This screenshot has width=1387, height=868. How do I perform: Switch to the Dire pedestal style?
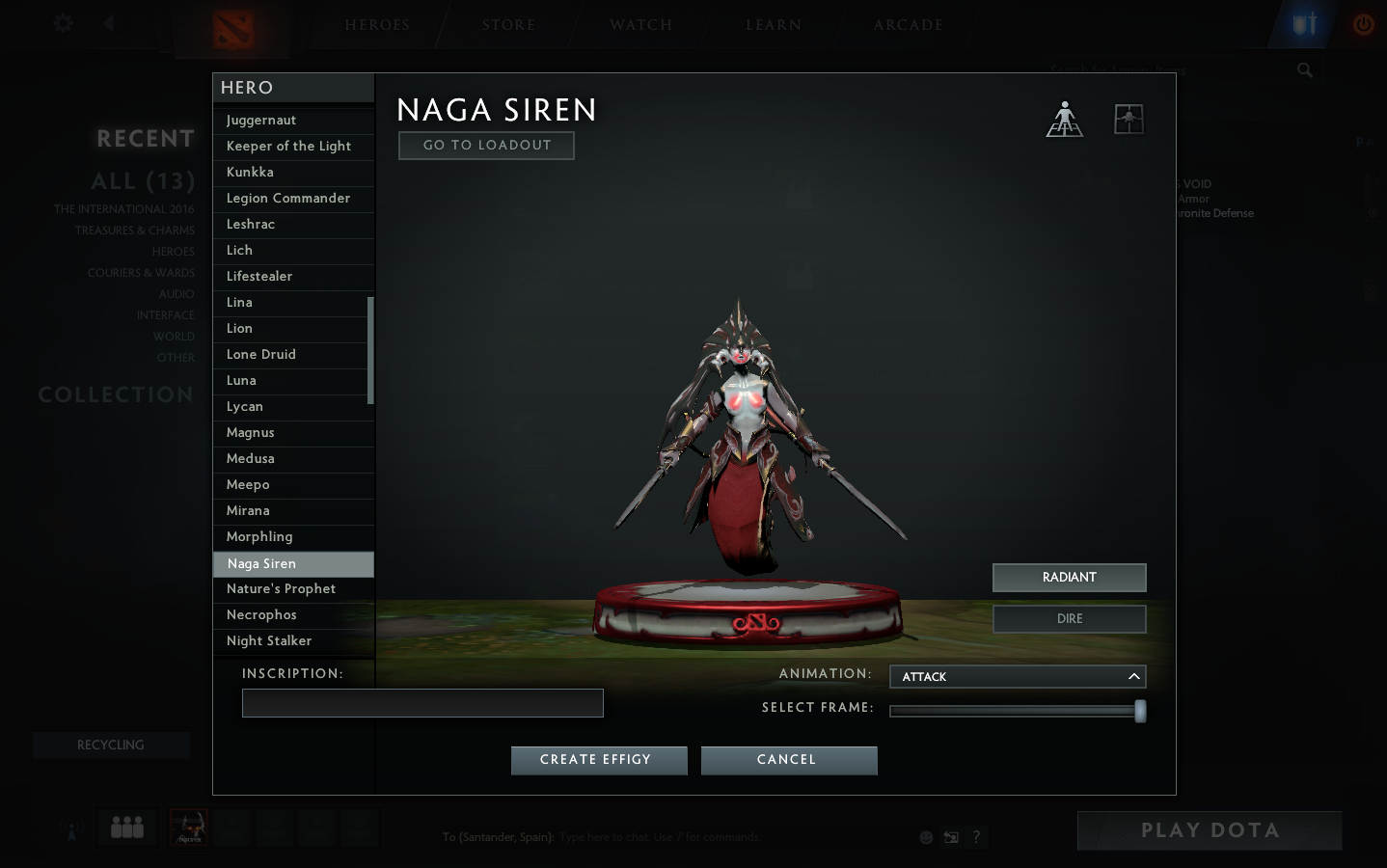[x=1069, y=619]
